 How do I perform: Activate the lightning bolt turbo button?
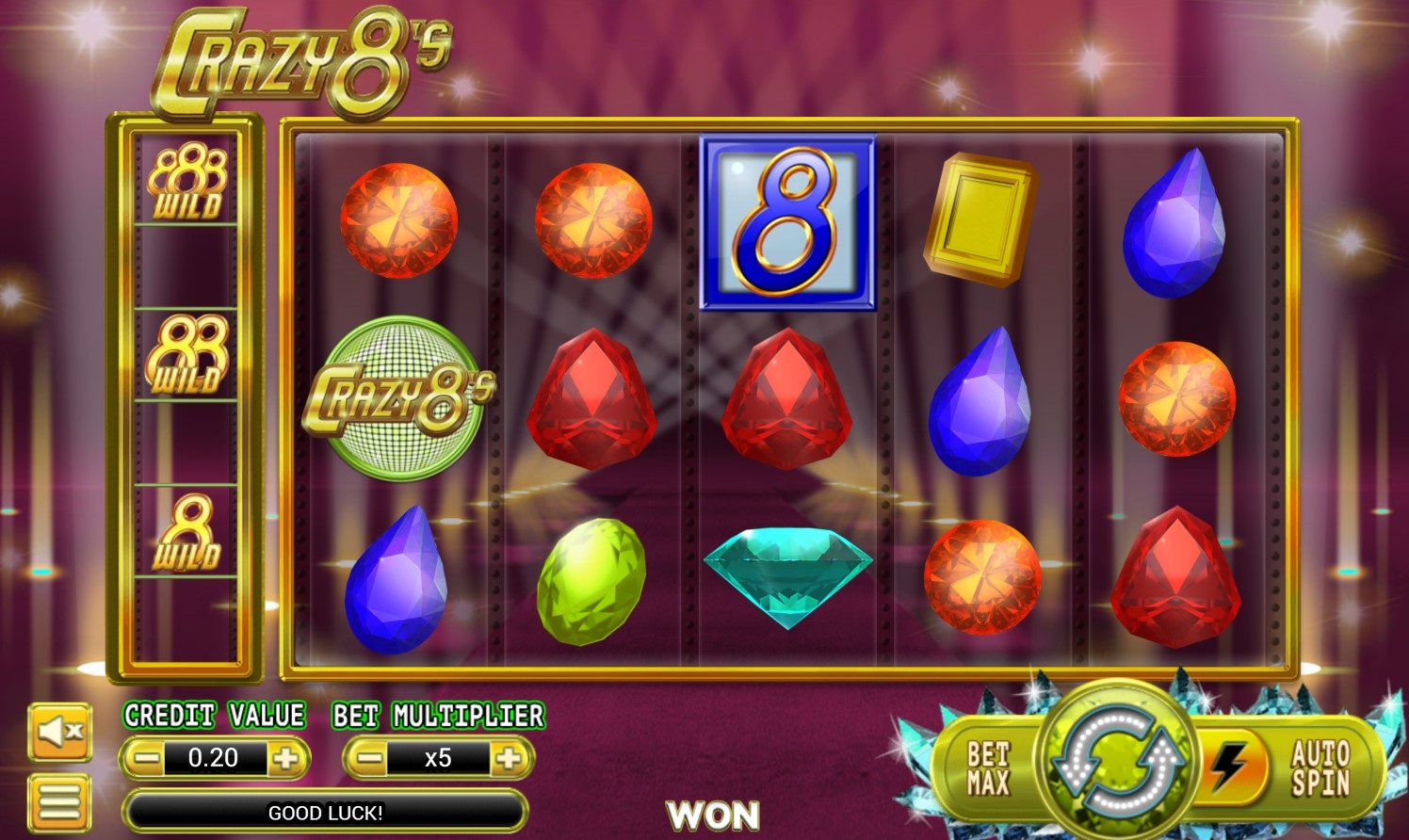tap(1228, 765)
